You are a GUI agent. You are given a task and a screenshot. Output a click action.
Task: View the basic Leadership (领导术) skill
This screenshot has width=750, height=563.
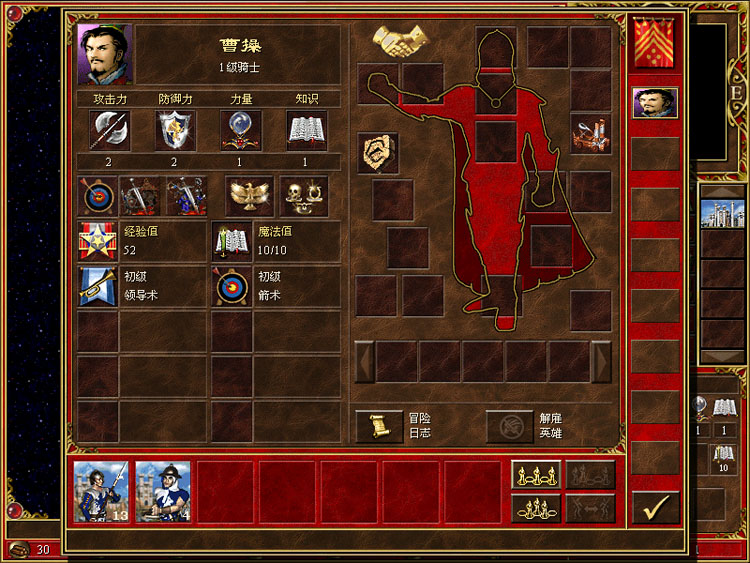(98, 287)
